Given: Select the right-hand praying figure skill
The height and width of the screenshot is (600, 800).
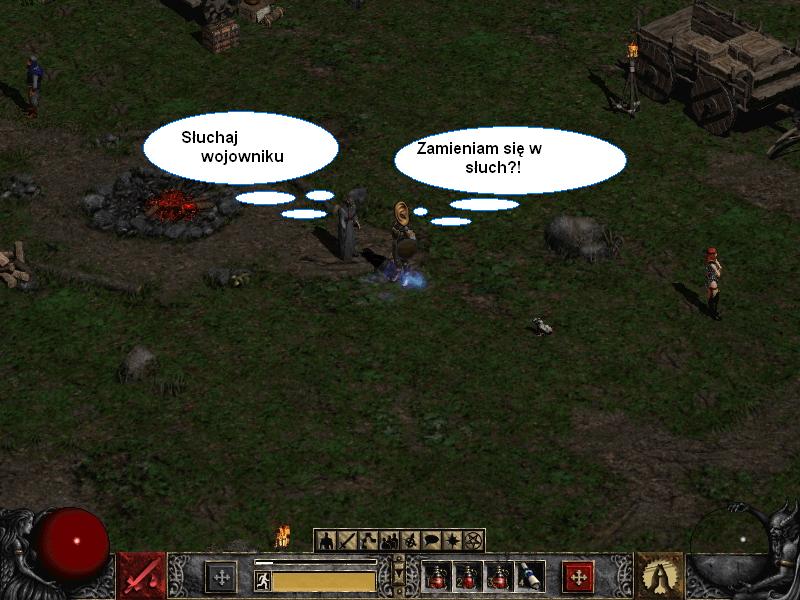Looking at the screenshot, I should pyautogui.click(x=659, y=576).
